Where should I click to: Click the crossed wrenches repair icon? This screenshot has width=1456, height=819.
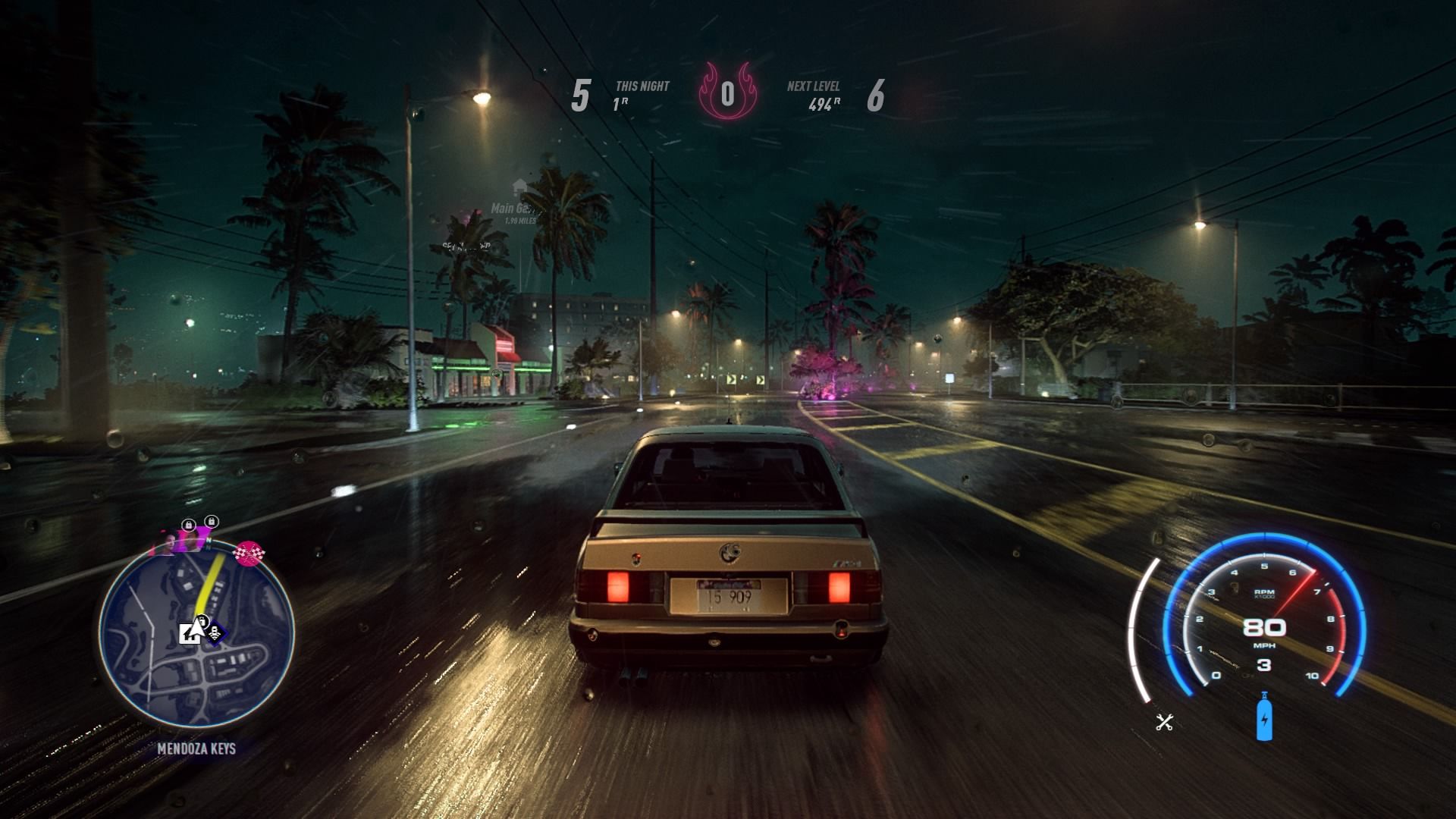click(x=1165, y=722)
